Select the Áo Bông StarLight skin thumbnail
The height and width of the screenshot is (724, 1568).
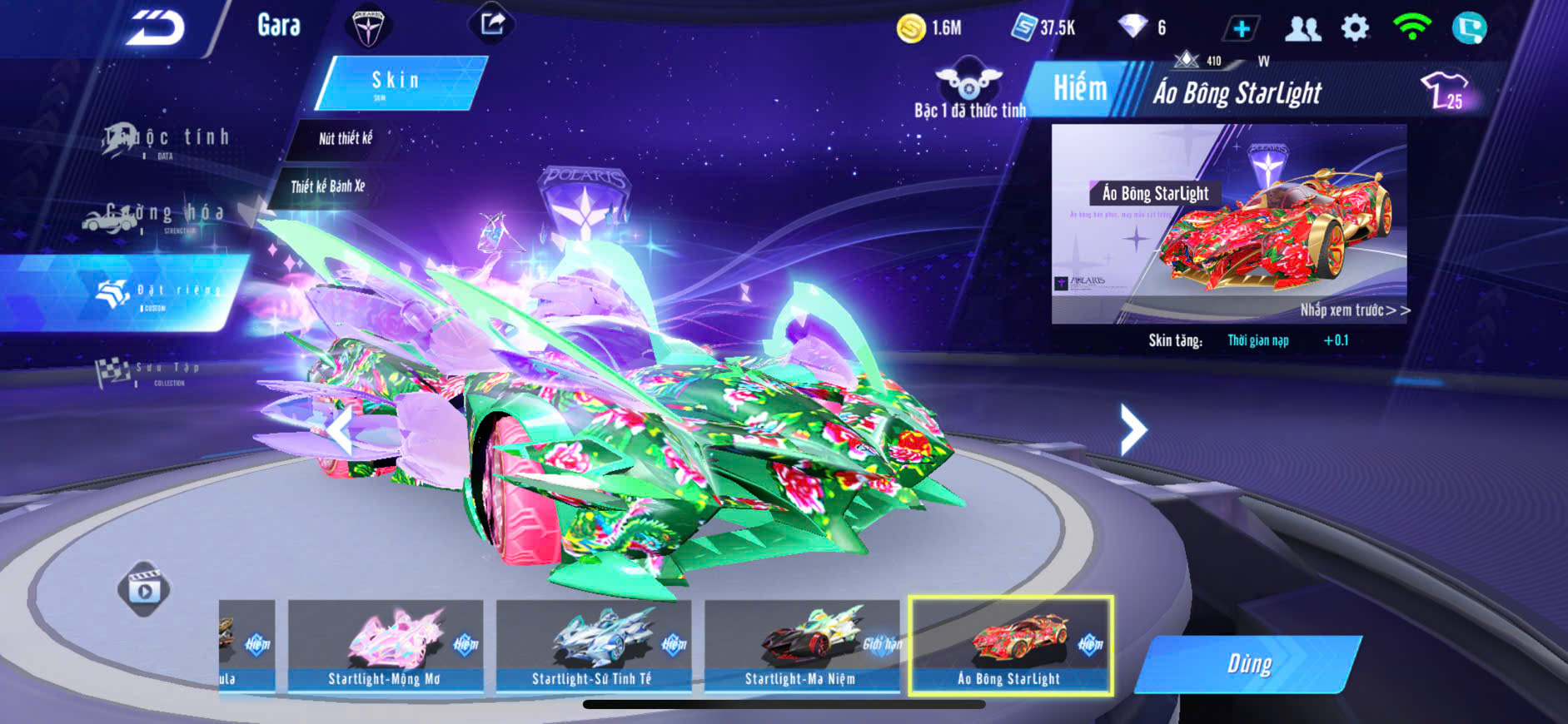pos(1010,646)
